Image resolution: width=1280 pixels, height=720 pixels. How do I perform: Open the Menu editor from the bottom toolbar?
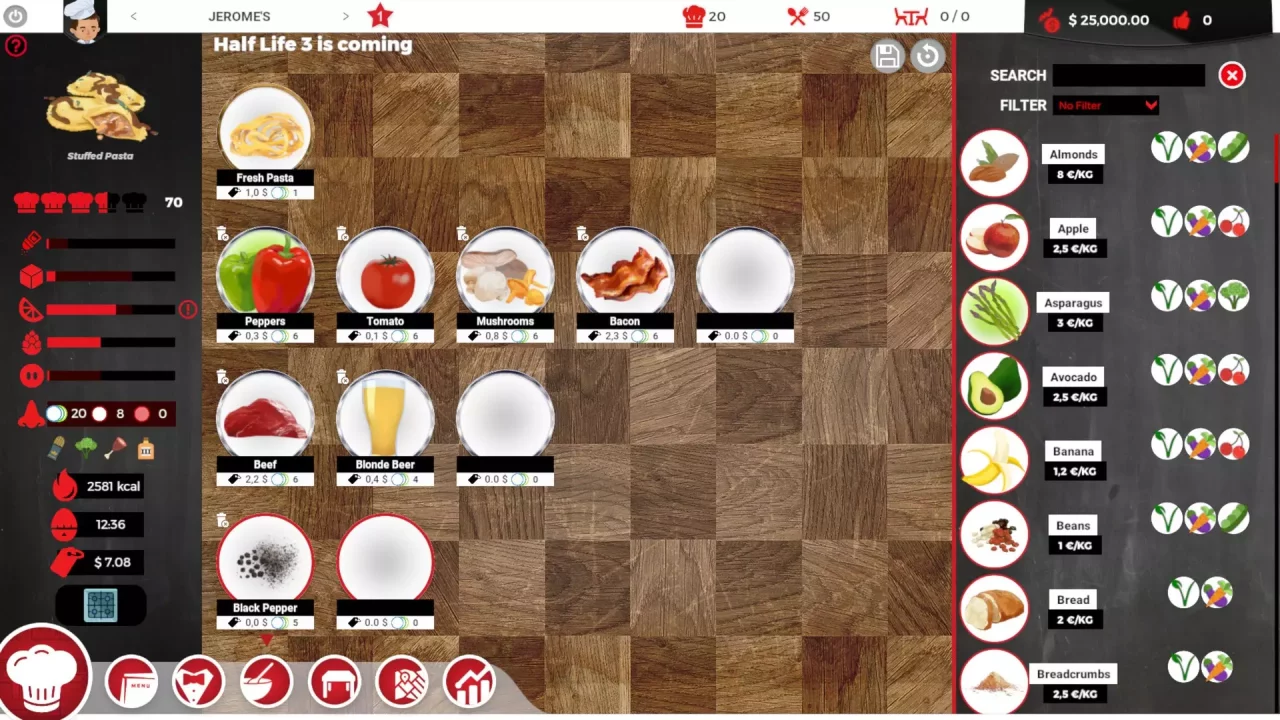pos(131,681)
